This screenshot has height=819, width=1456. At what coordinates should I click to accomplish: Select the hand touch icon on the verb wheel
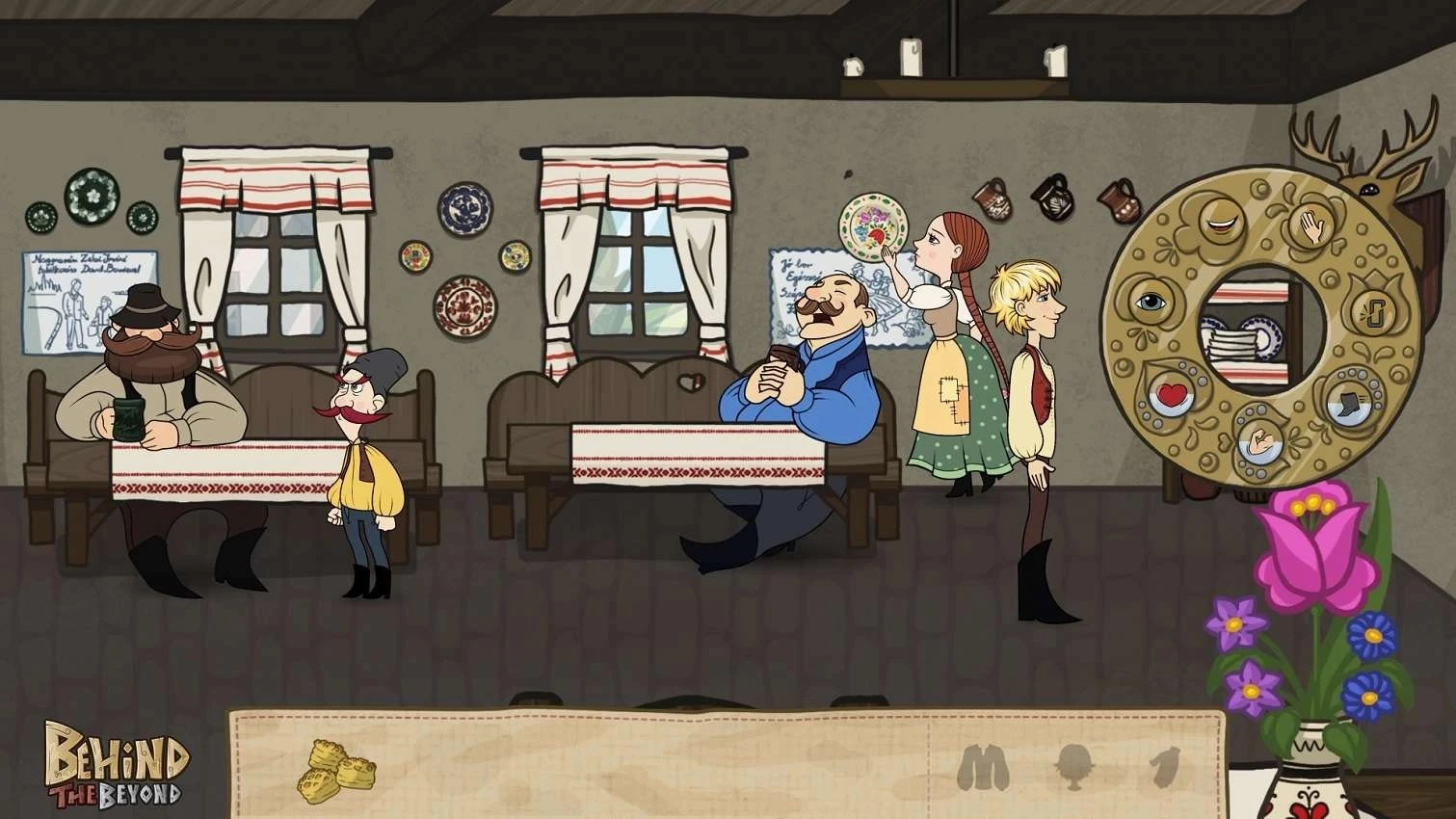click(1311, 226)
